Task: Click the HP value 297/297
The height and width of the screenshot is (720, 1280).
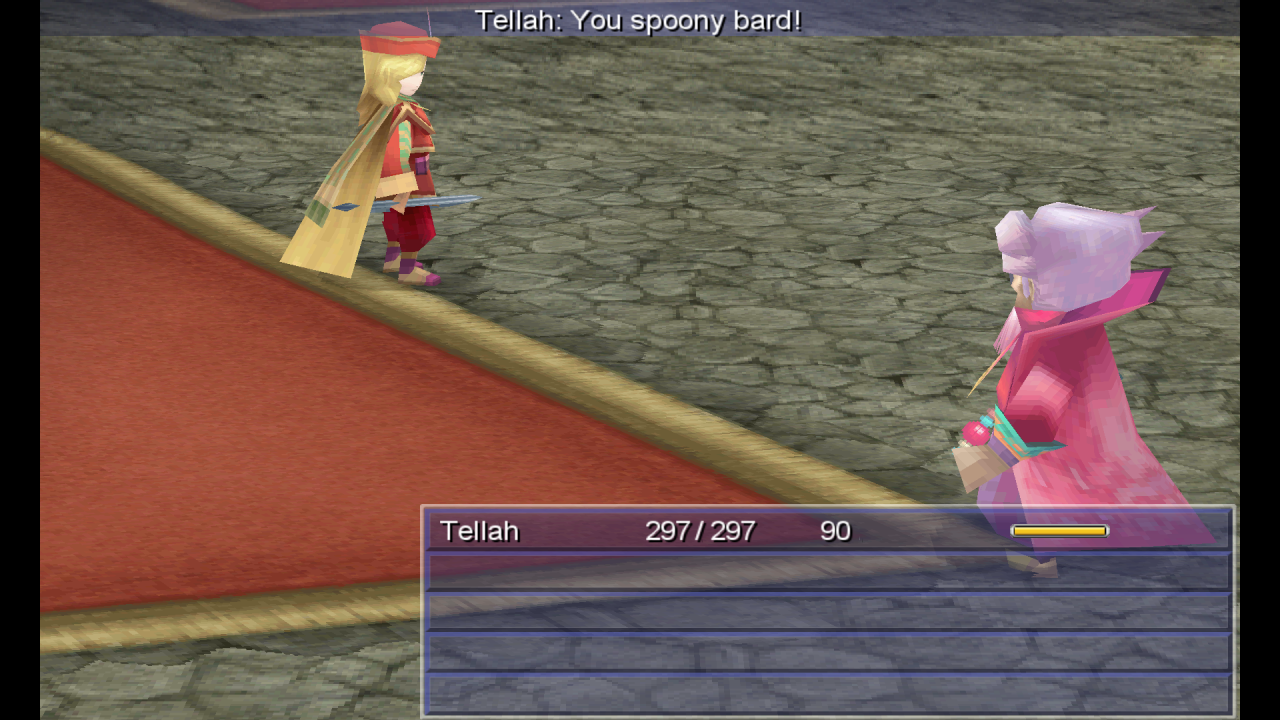Action: pos(701,531)
